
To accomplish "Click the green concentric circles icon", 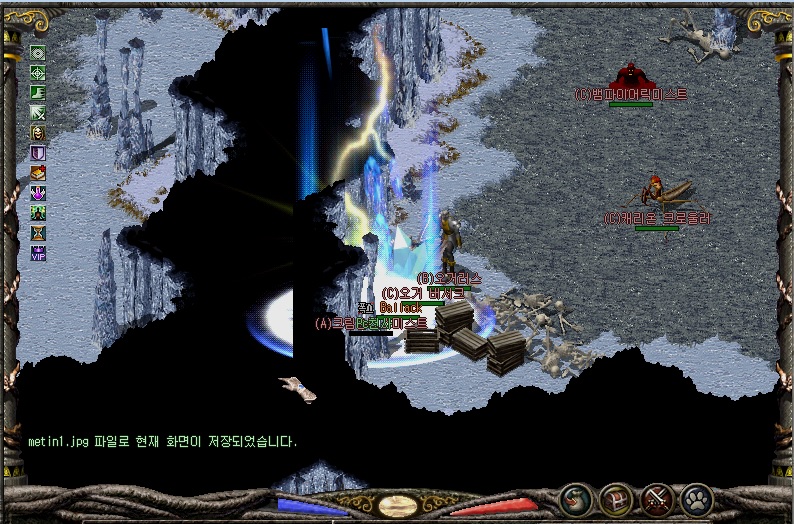I will click(x=38, y=53).
